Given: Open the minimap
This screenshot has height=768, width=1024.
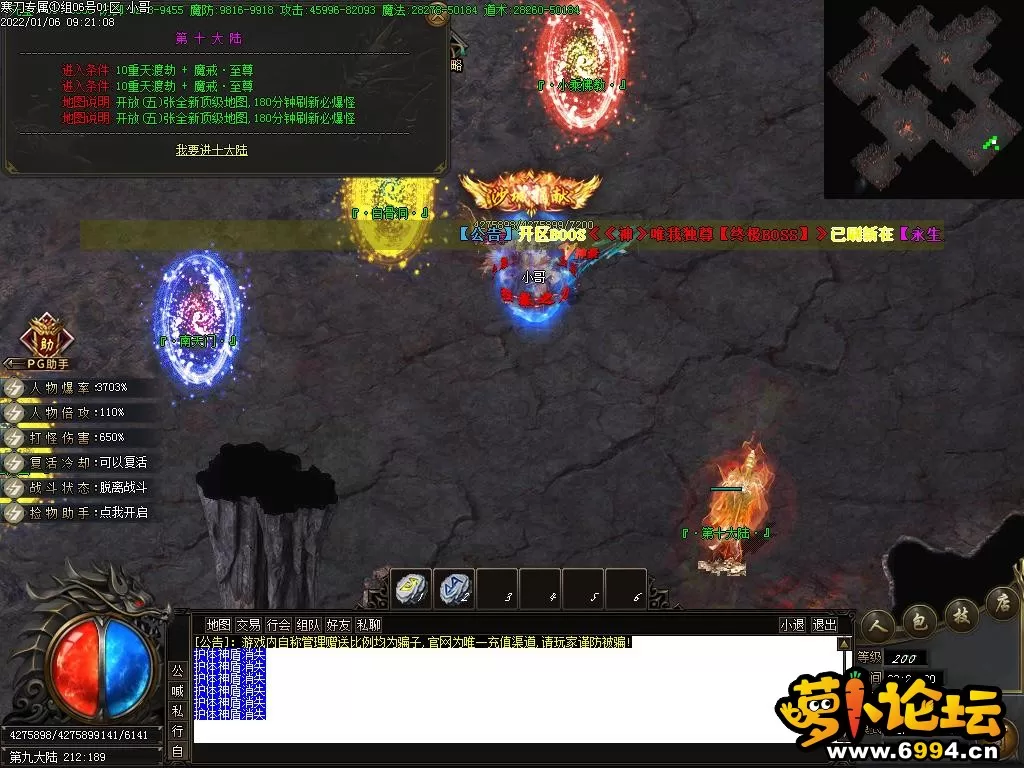Looking at the screenshot, I should coord(923,98).
